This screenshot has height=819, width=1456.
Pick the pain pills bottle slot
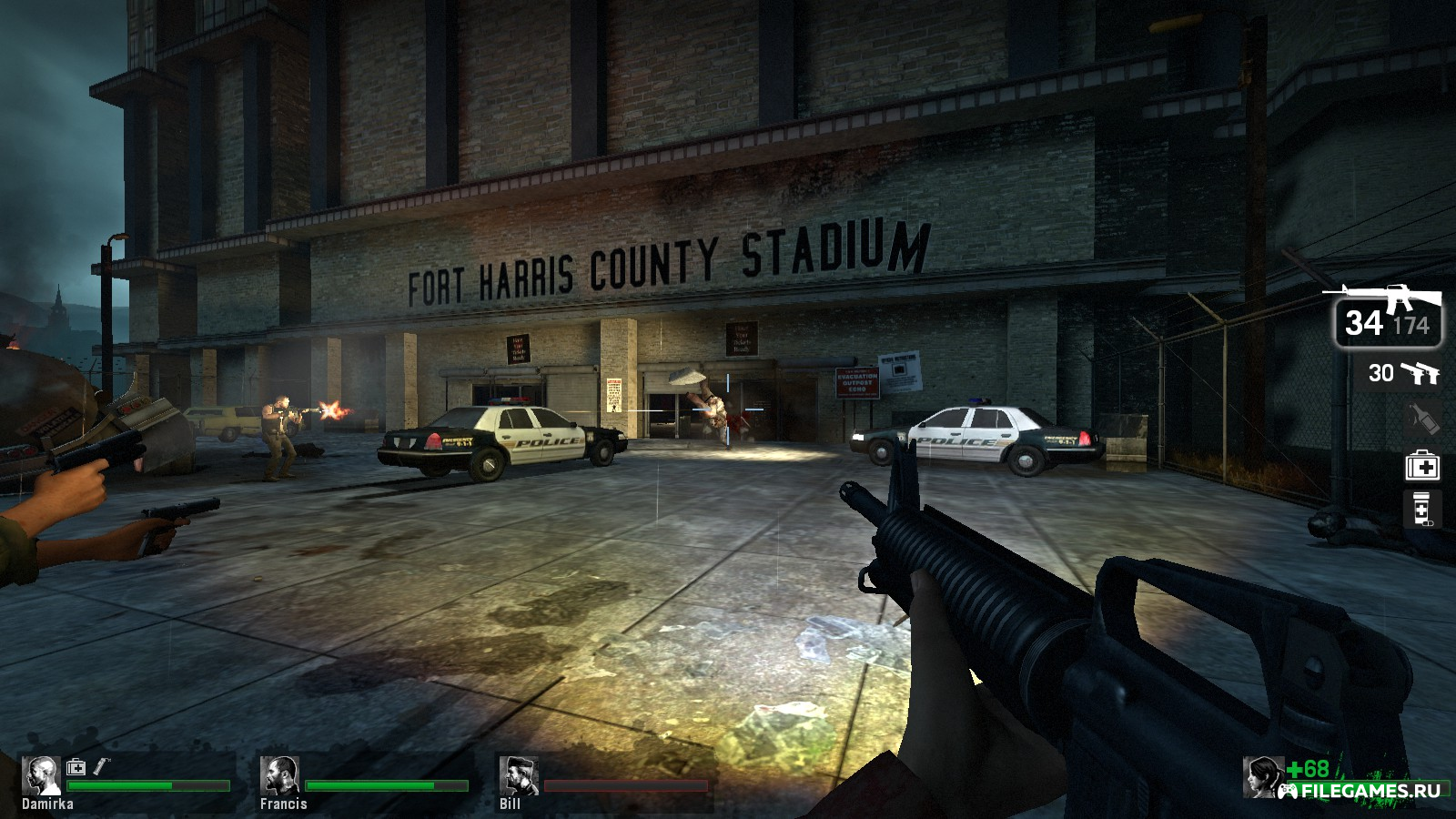[1422, 510]
